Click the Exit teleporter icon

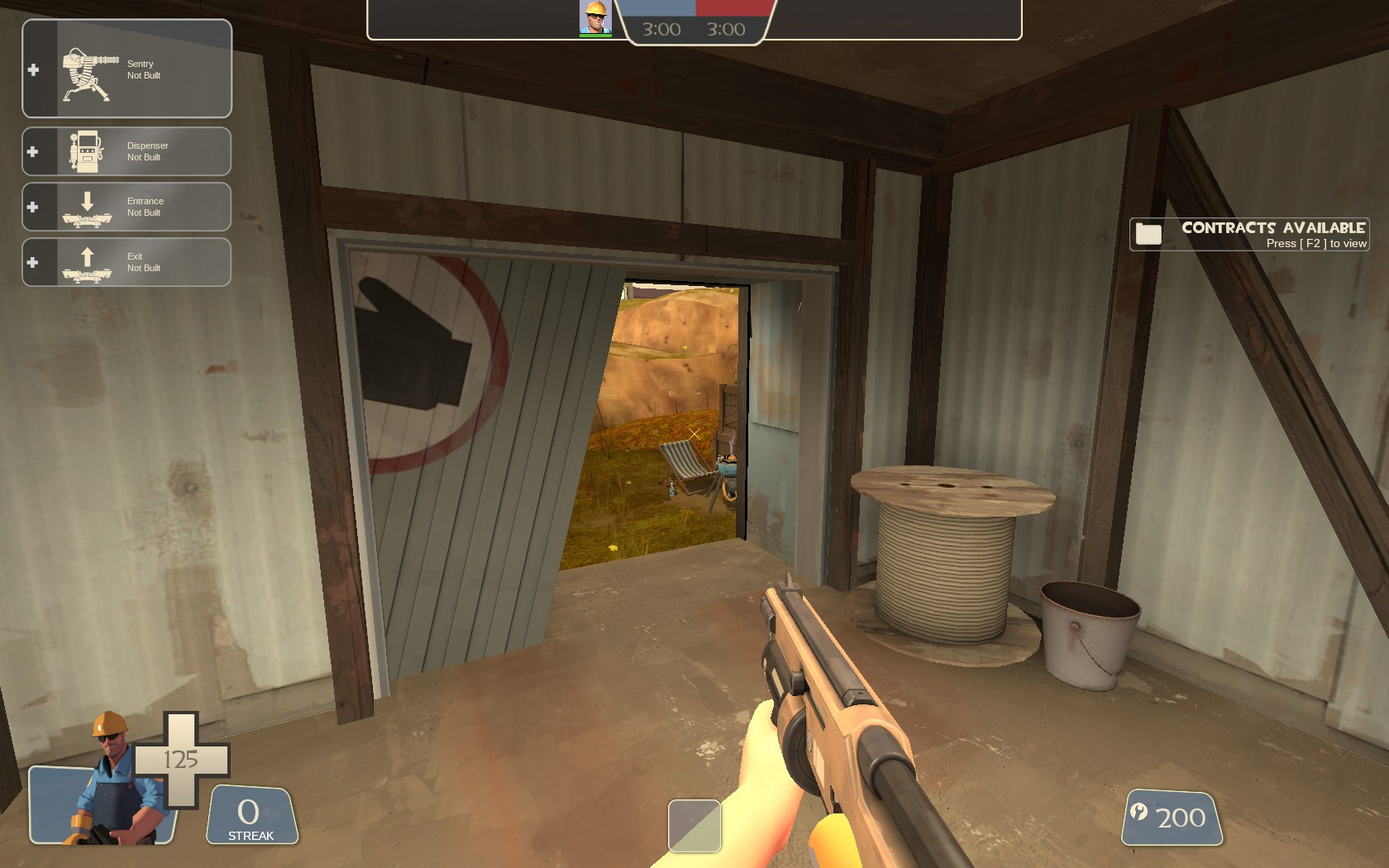(88, 261)
